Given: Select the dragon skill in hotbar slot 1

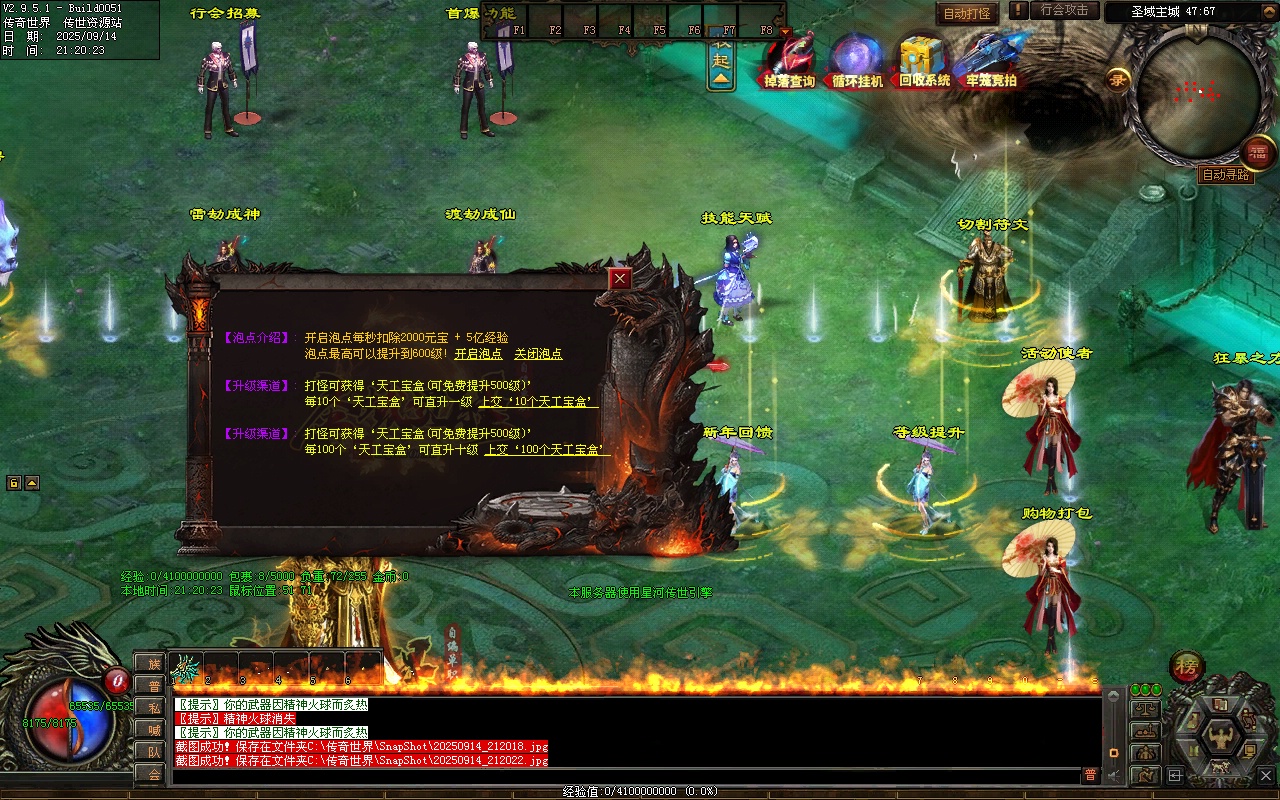Looking at the screenshot, I should pyautogui.click(x=187, y=668).
